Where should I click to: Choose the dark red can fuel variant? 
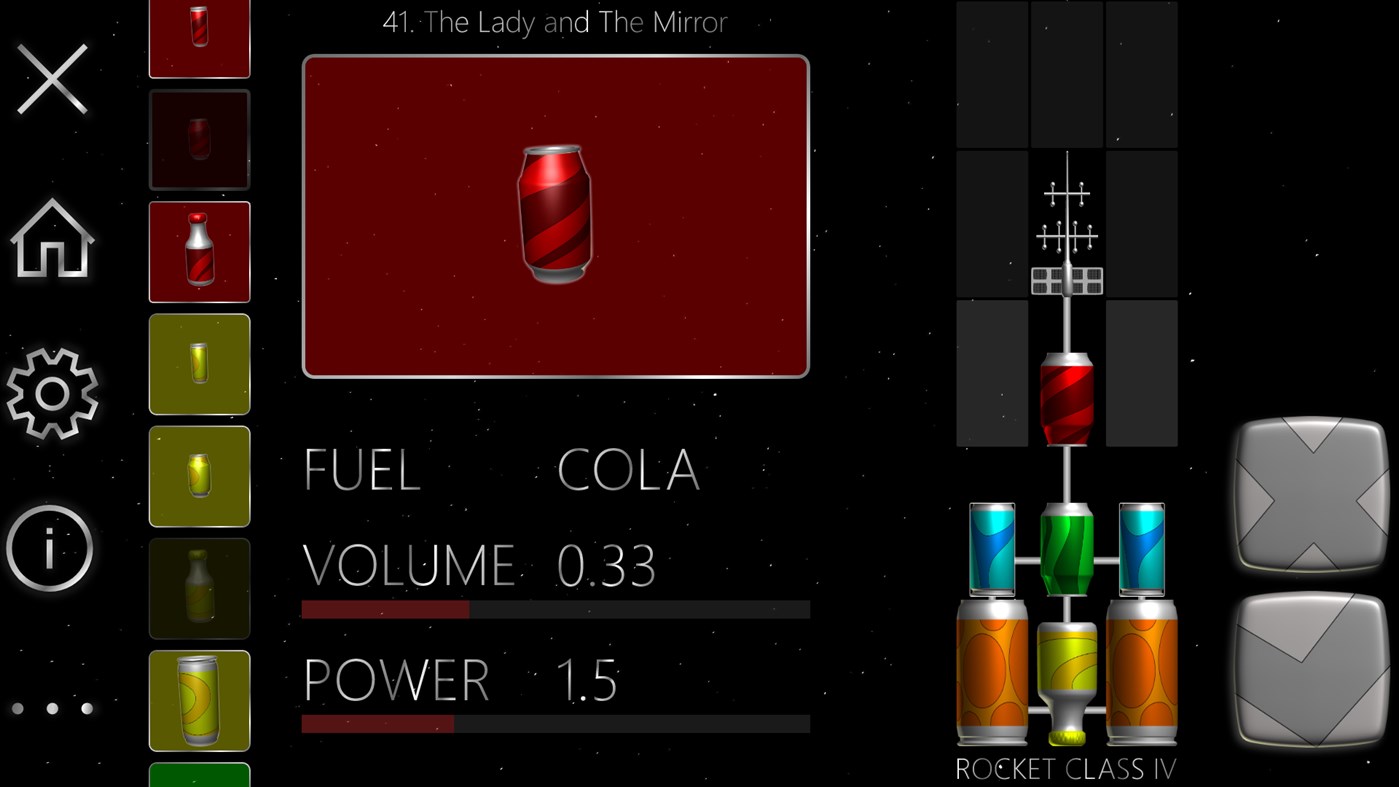[x=199, y=140]
